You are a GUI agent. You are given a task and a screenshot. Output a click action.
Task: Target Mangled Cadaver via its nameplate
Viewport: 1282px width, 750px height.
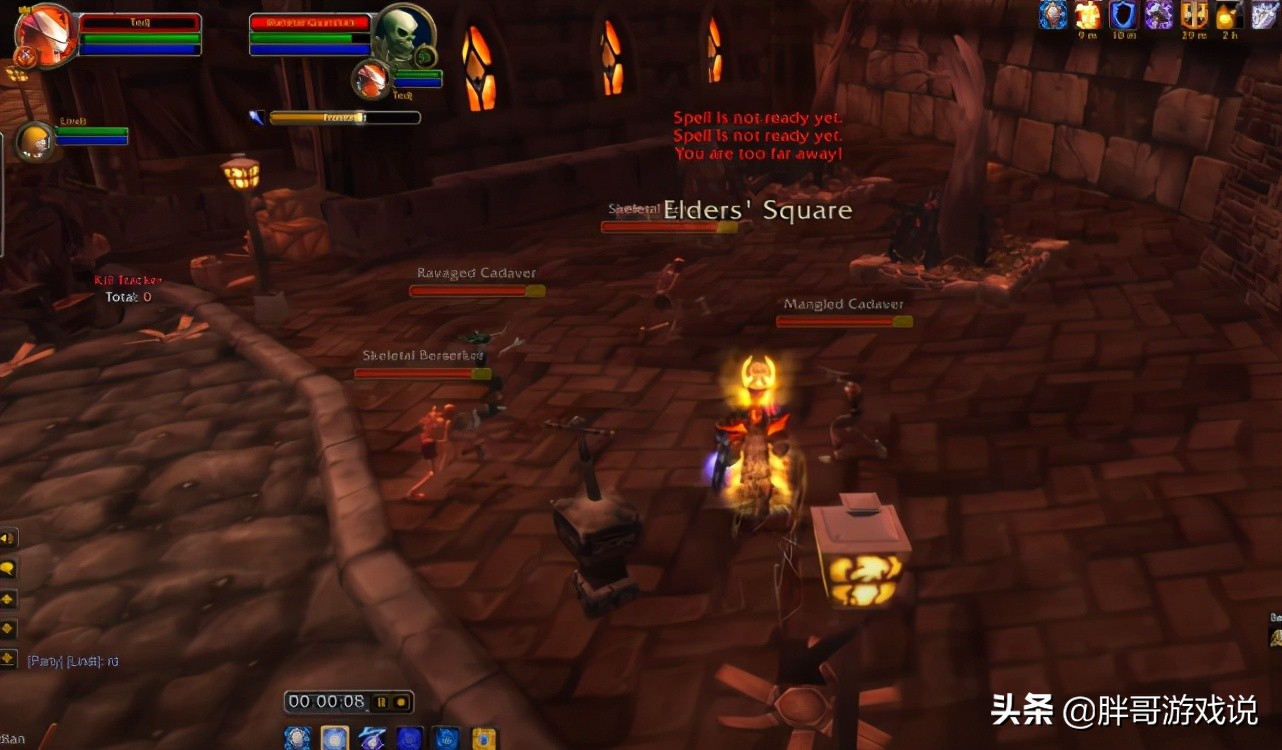pyautogui.click(x=844, y=321)
